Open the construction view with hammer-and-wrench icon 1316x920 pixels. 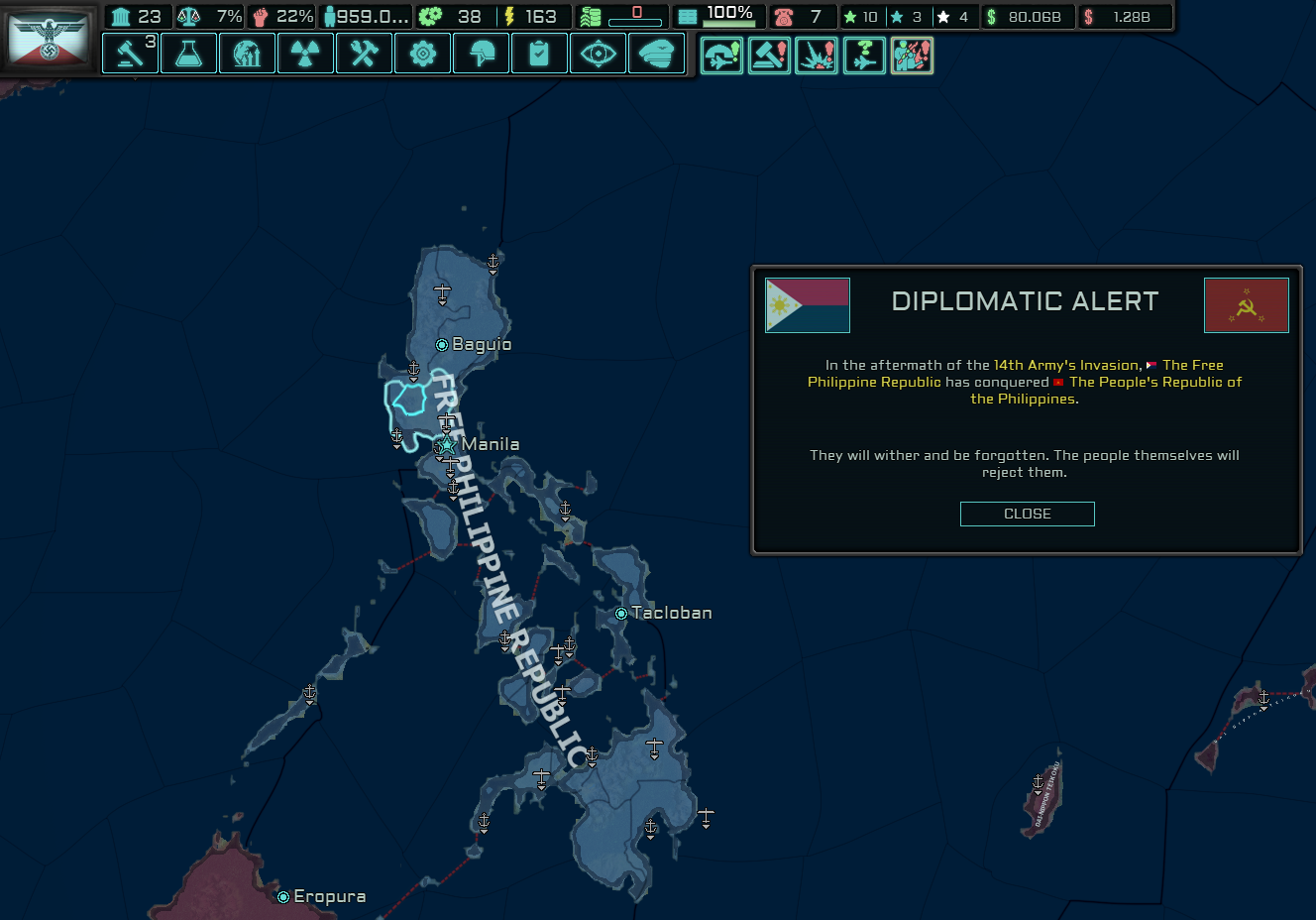point(364,54)
